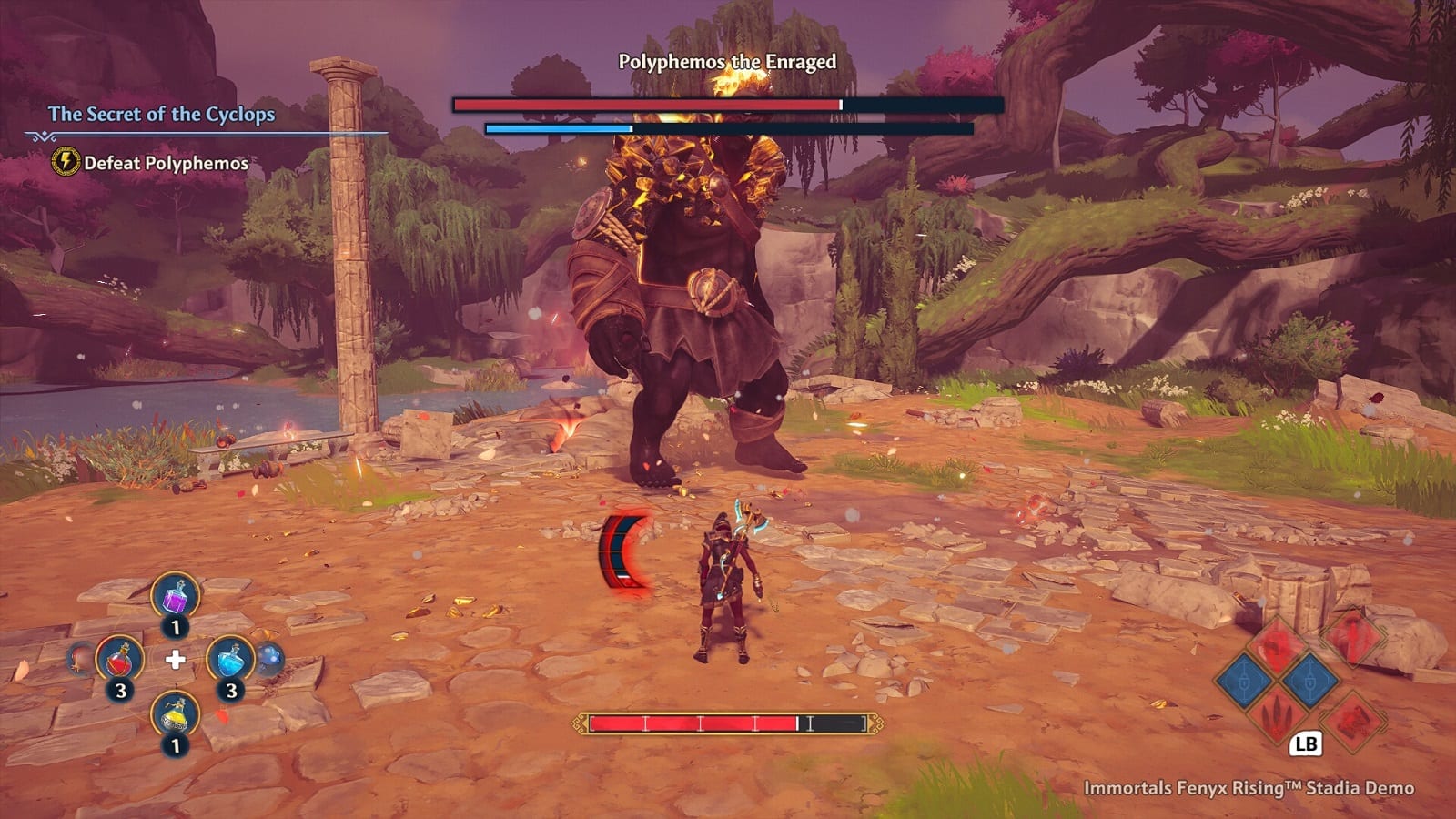The height and width of the screenshot is (819, 1456).
Task: Select the blue mushroom icon beside the stamina potion
Action: coord(270,658)
